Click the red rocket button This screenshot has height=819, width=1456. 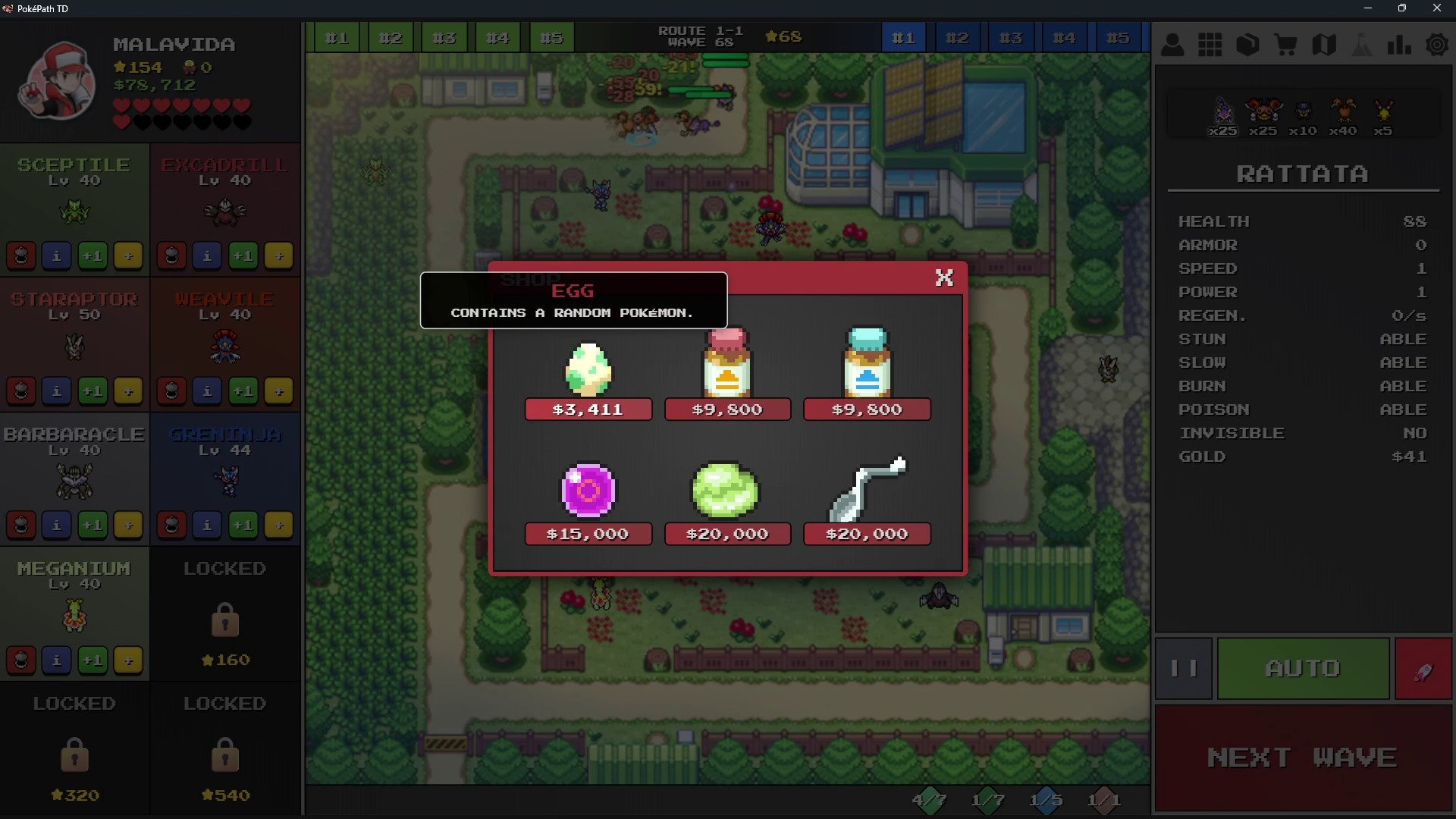pyautogui.click(x=1423, y=668)
